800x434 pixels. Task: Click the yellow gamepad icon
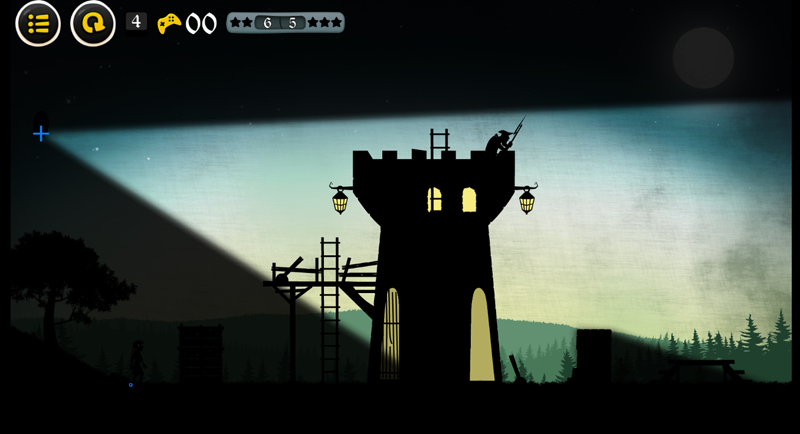click(169, 23)
